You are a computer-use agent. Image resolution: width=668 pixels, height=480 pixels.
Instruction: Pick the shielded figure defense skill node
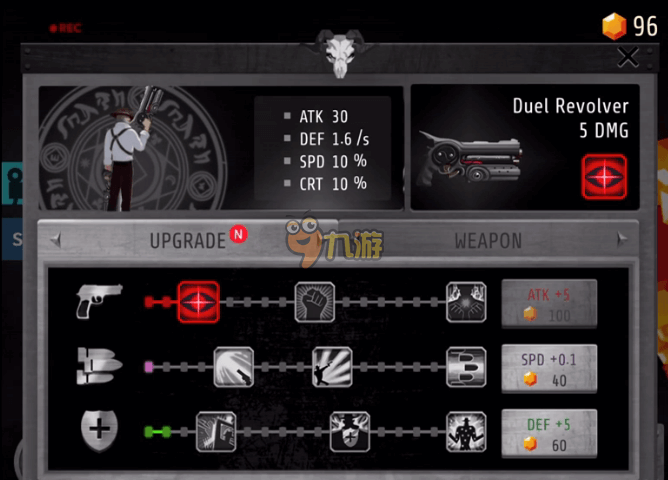(x=350, y=432)
